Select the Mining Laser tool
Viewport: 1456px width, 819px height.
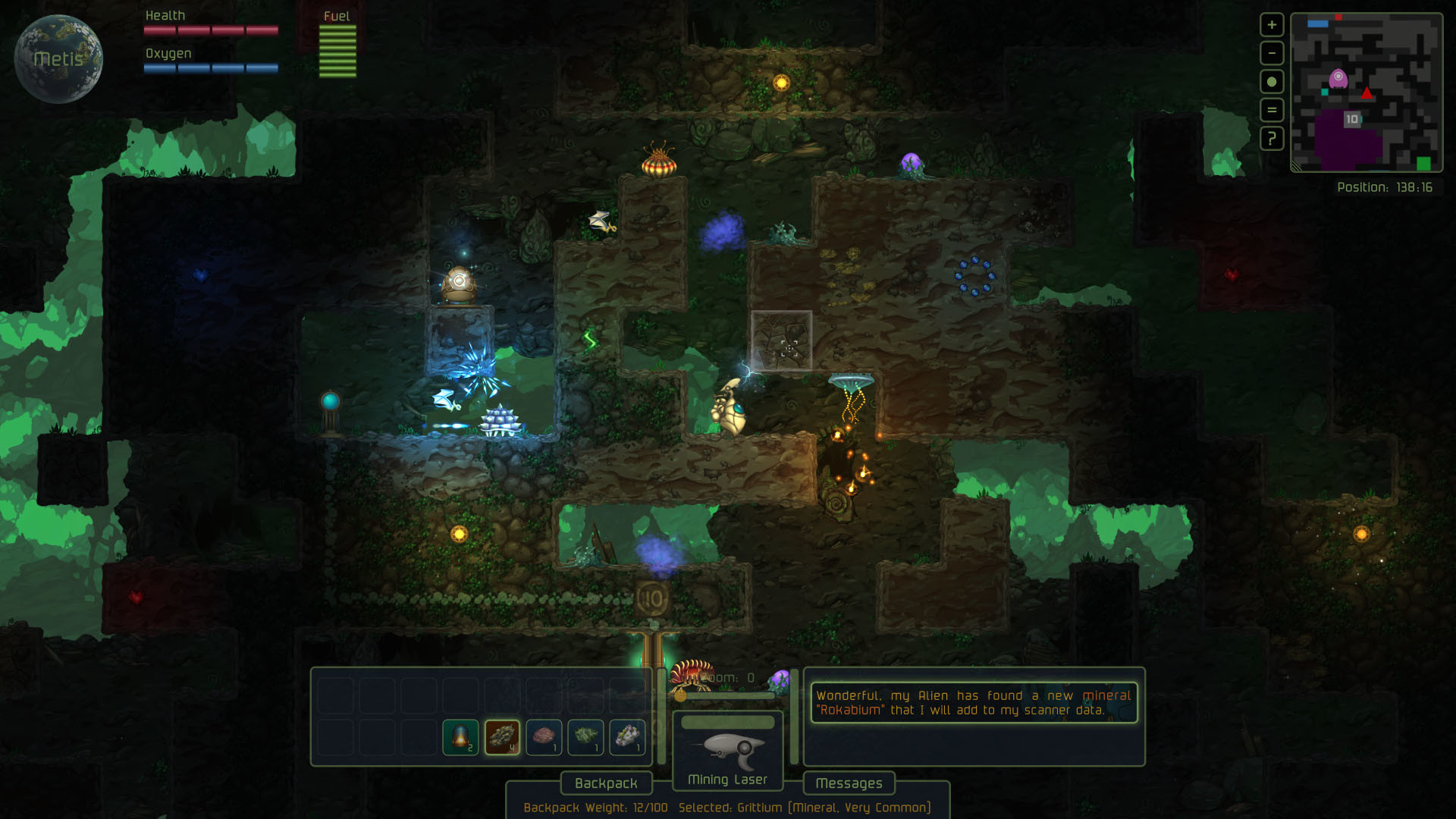(x=727, y=751)
